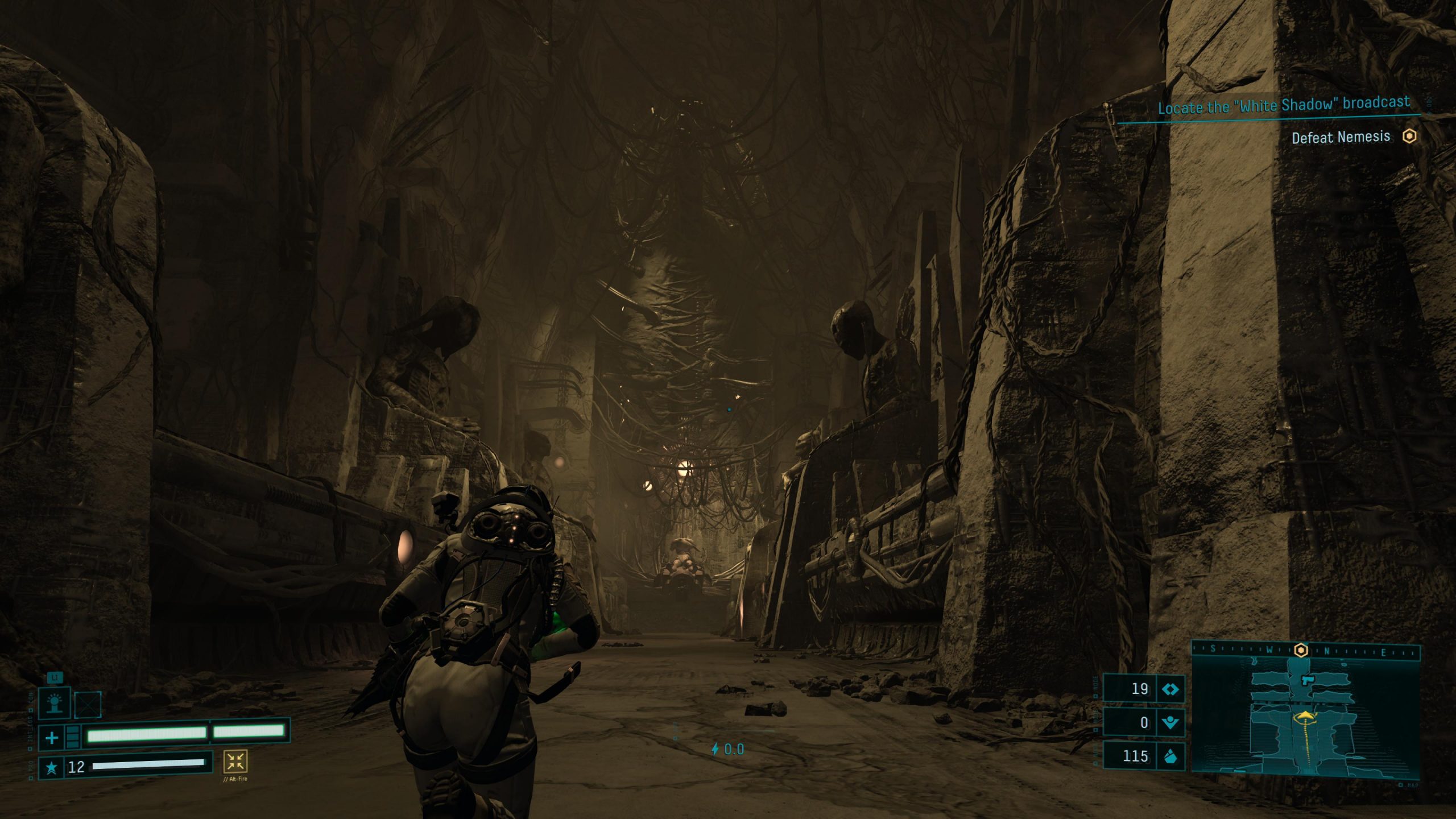
Task: Click the pistol marker on the minimap
Action: [x=1306, y=680]
